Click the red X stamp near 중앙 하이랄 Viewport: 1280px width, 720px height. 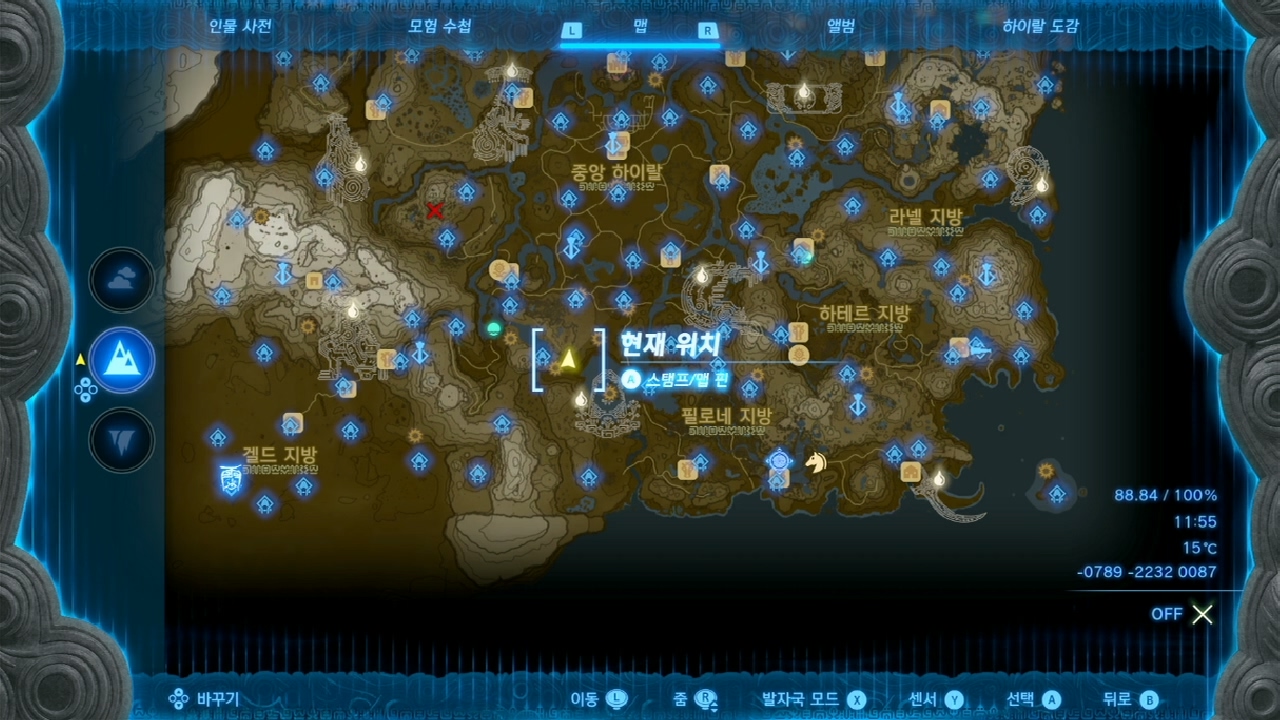(434, 211)
